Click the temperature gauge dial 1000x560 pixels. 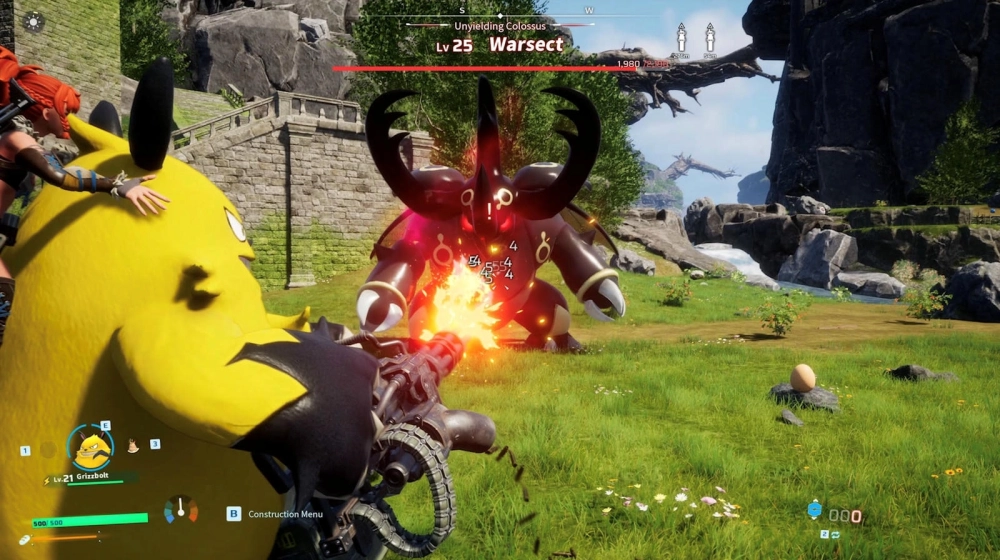click(x=181, y=510)
